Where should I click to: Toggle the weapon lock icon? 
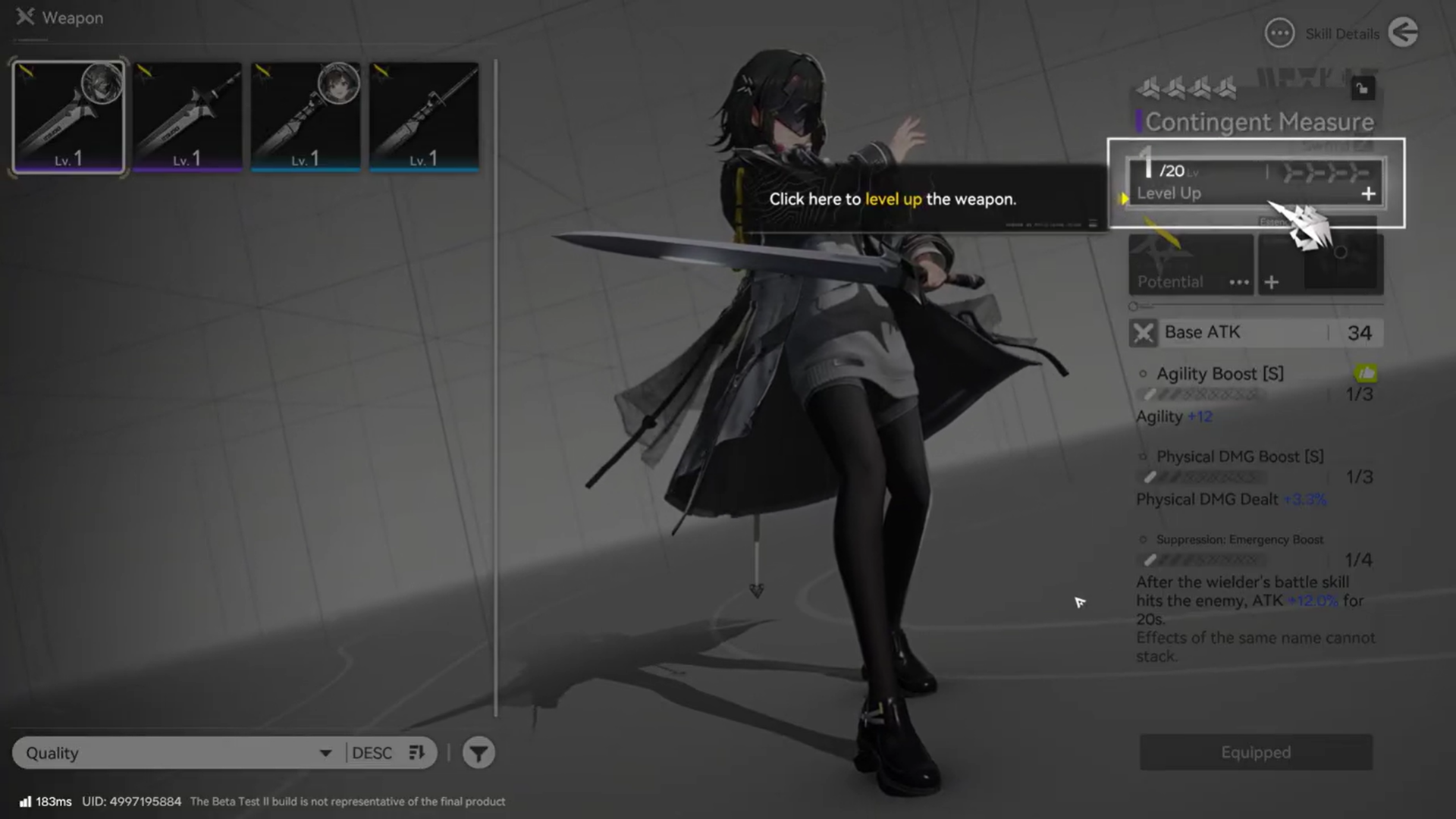(1363, 89)
